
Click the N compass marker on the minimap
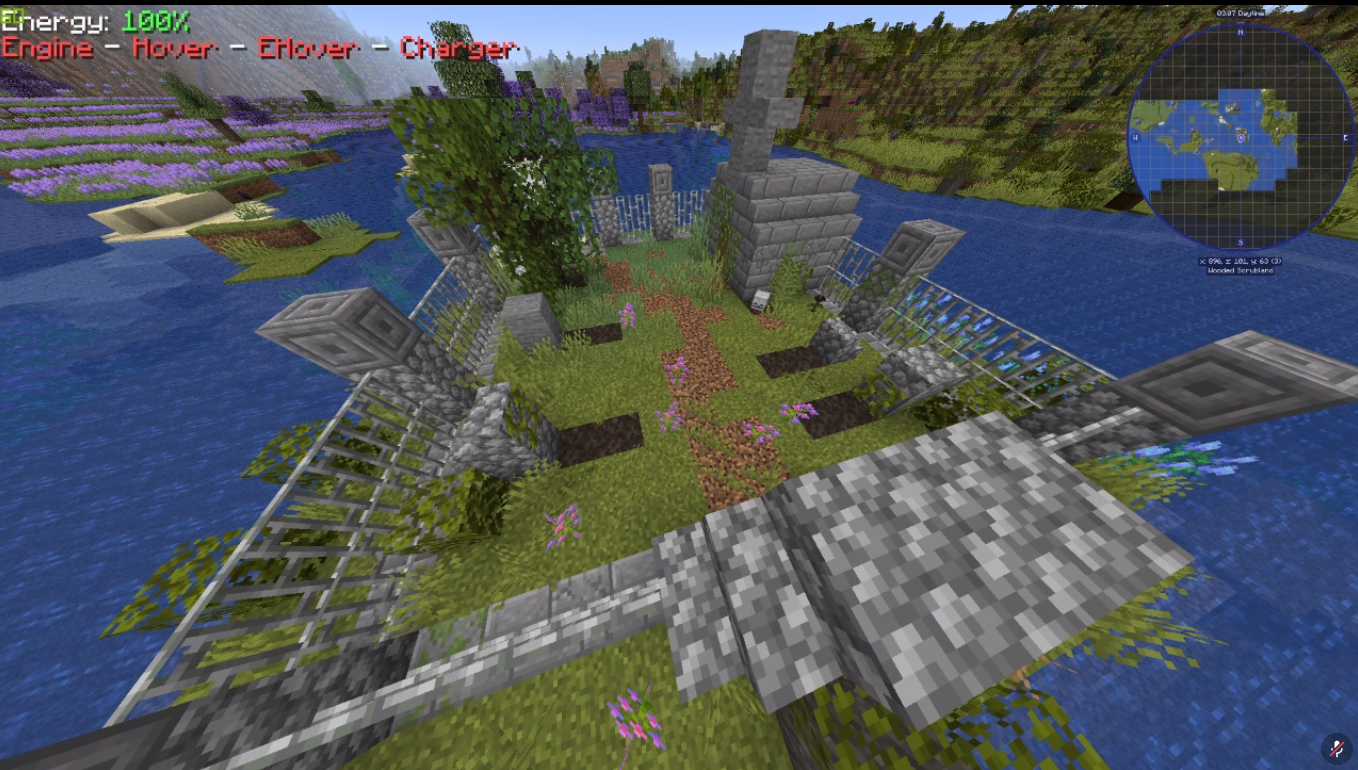(1239, 34)
